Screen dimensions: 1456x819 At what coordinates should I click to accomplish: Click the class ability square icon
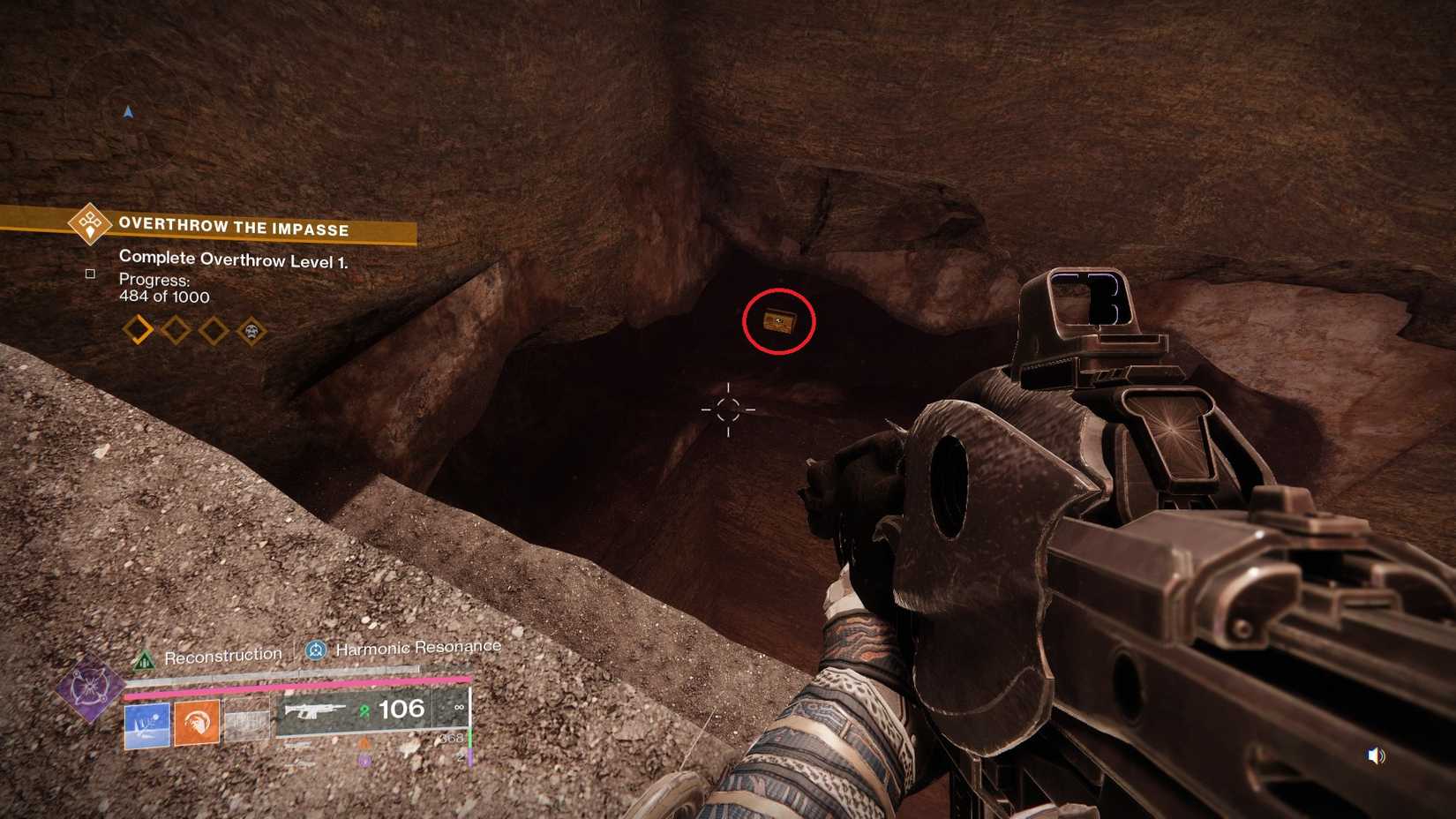click(248, 721)
